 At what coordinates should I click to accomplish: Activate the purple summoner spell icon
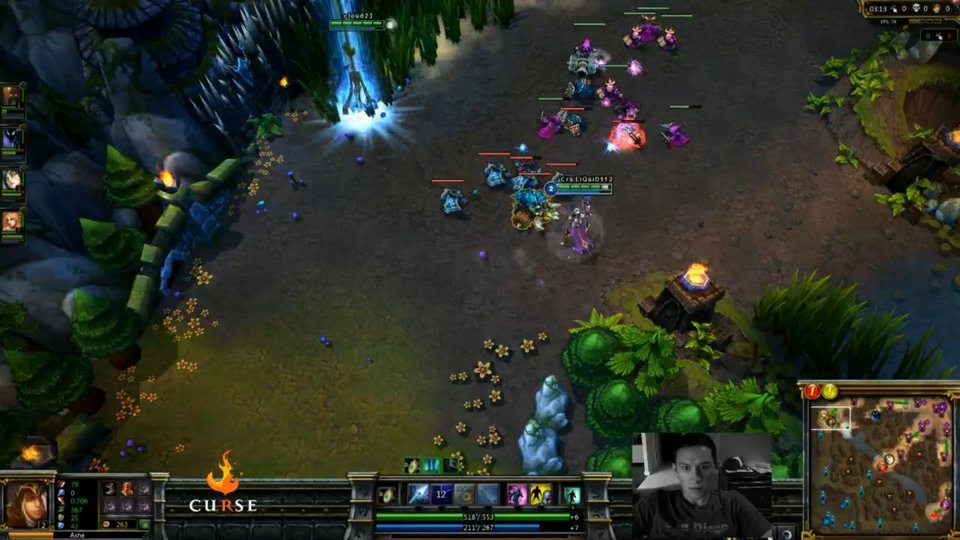pyautogui.click(x=517, y=494)
